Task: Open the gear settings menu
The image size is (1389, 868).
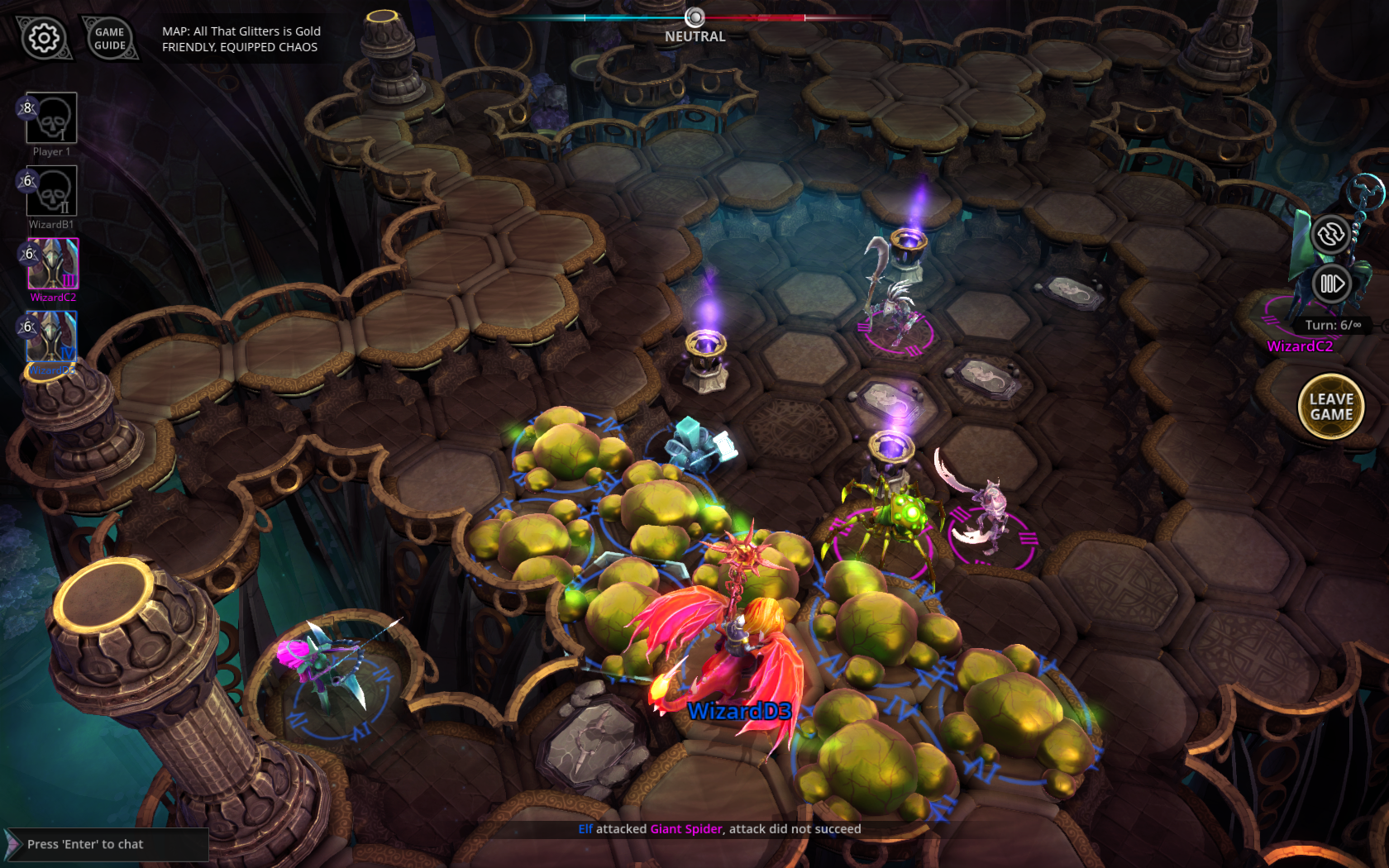Action: tap(44, 38)
